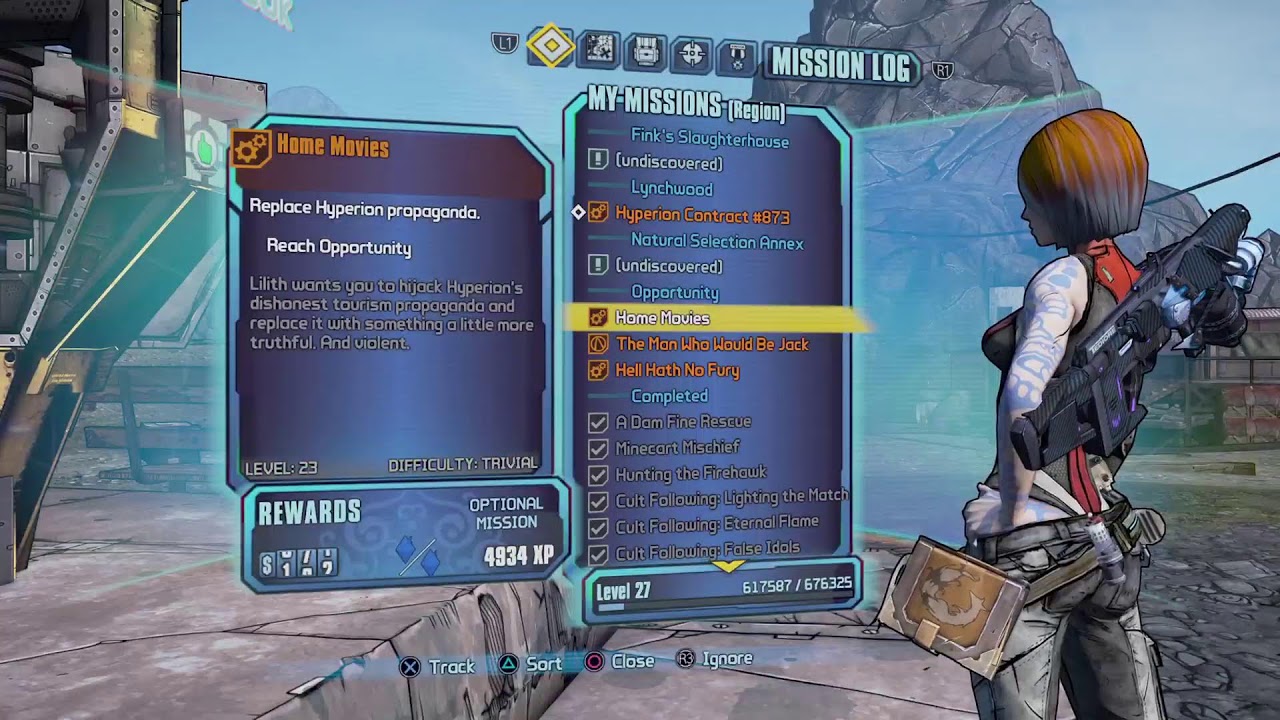Select the Hyperion Contract #873 mission

(x=702, y=215)
